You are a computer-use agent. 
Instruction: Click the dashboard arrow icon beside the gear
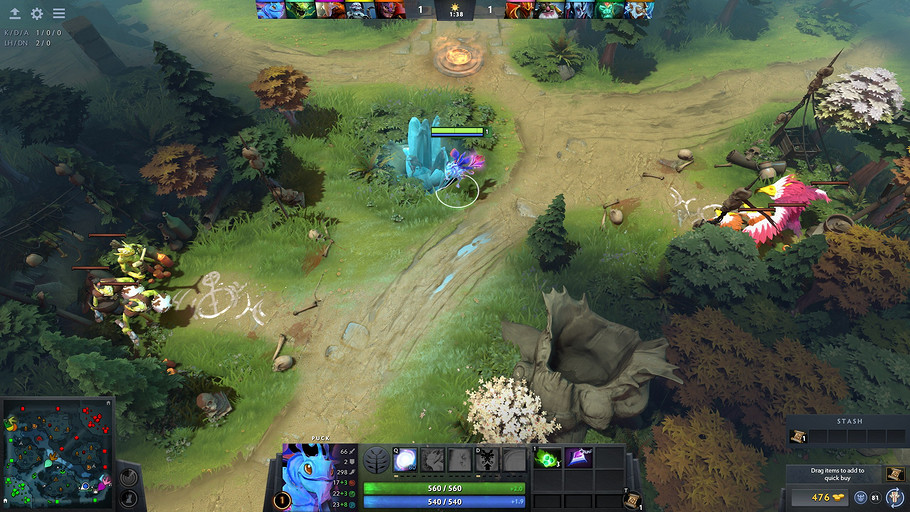point(15,14)
